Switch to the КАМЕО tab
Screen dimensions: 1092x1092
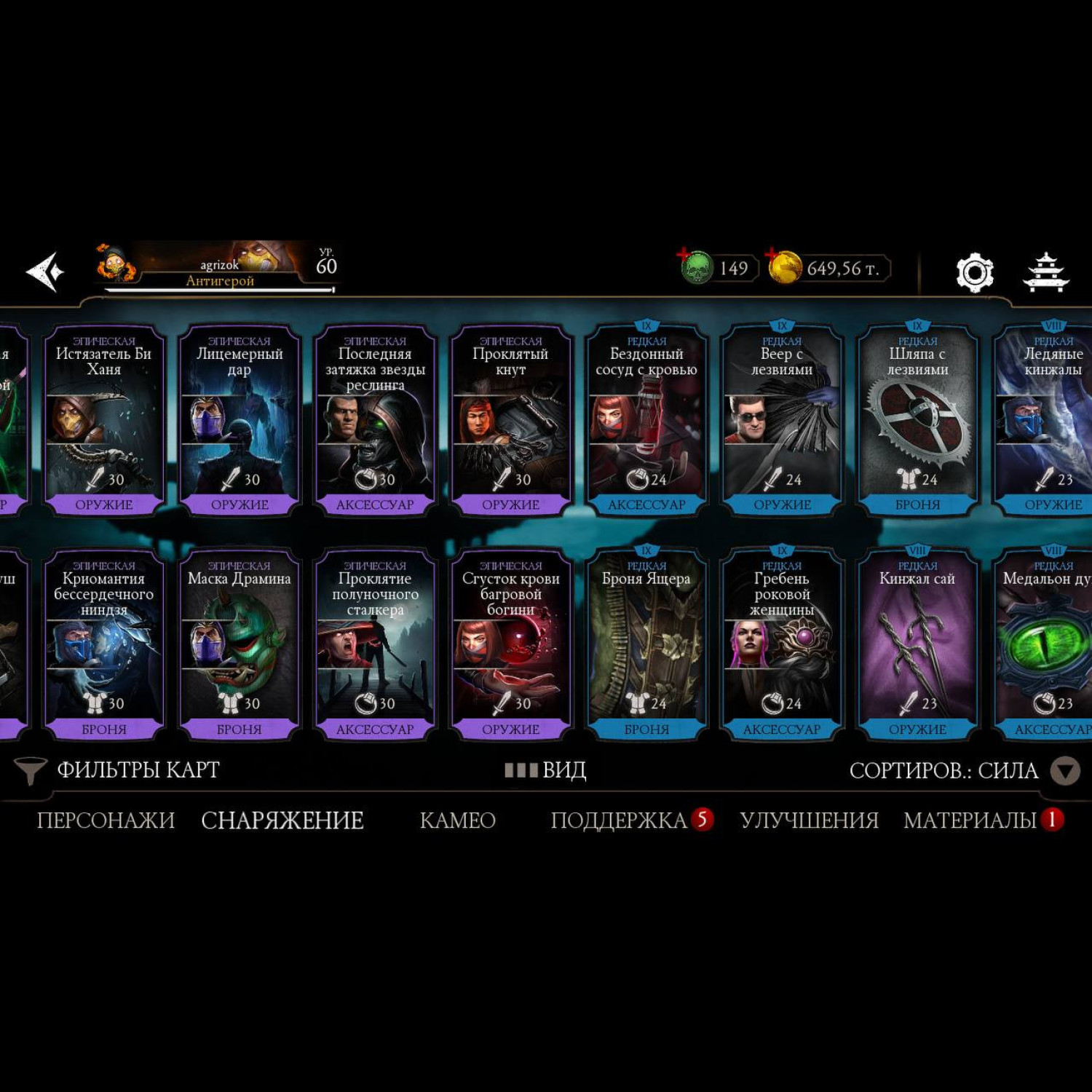457,820
